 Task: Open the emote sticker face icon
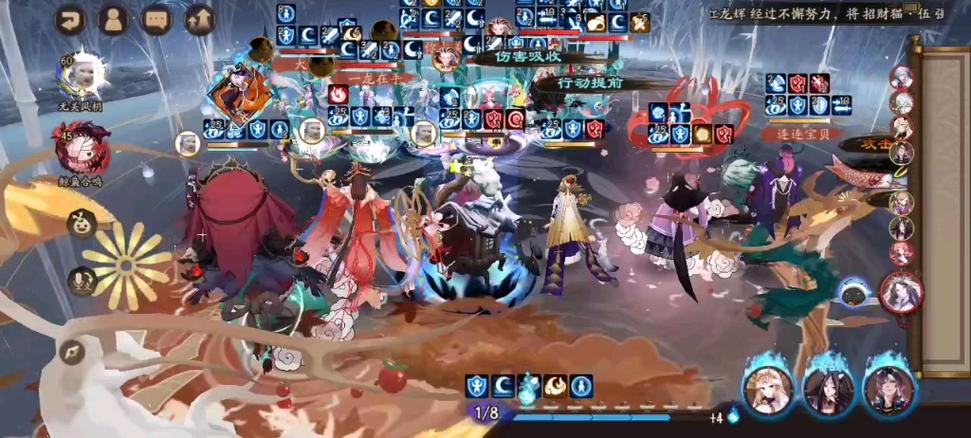(77, 224)
